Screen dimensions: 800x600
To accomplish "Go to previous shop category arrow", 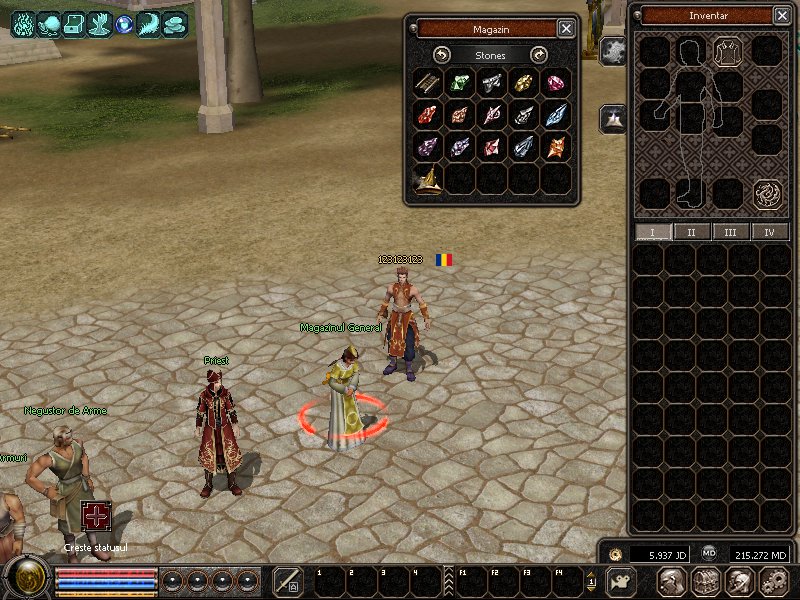I will (442, 55).
